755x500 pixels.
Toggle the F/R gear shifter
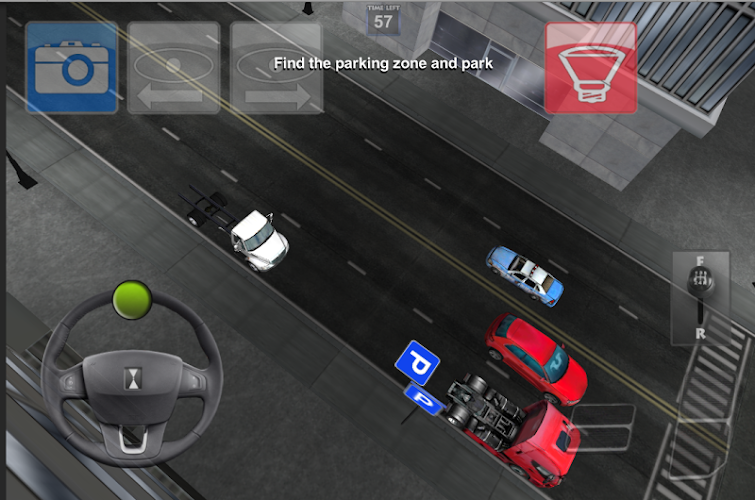pos(700,299)
